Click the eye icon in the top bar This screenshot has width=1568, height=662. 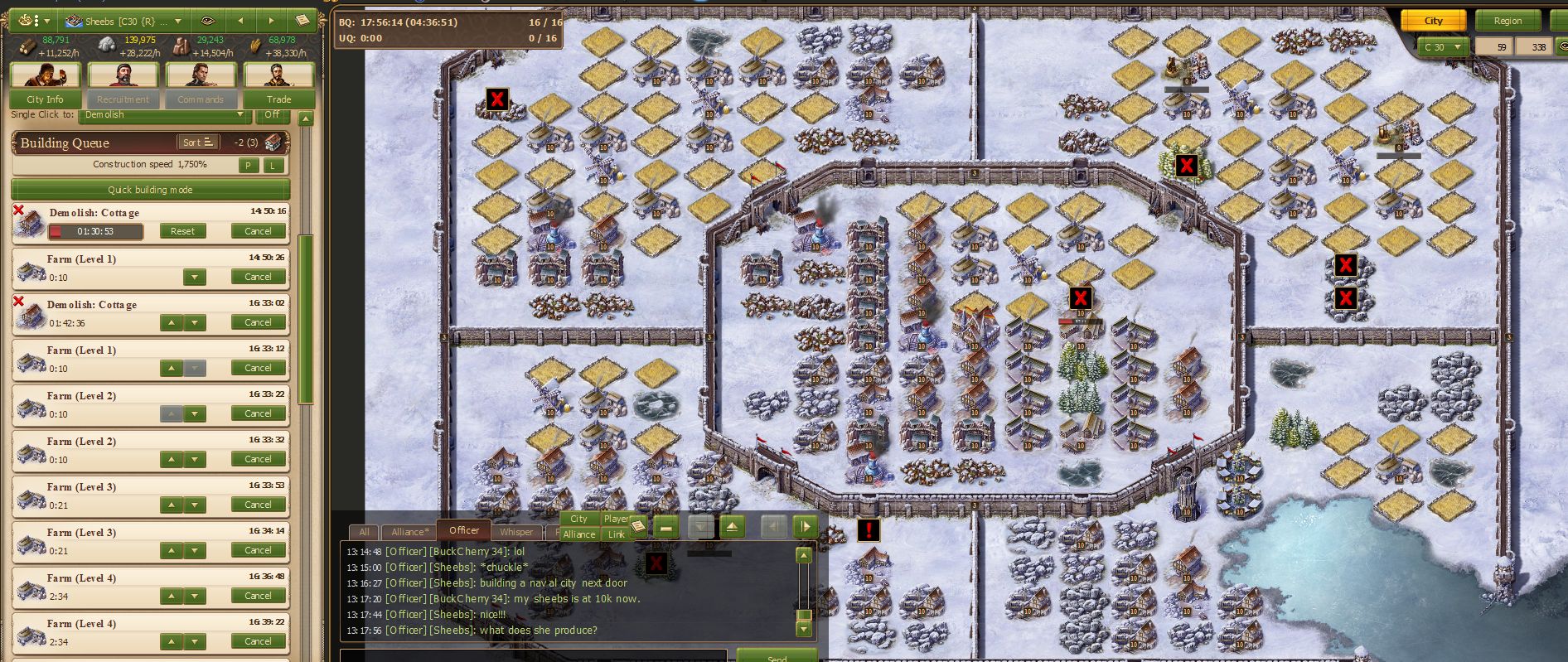tap(207, 21)
